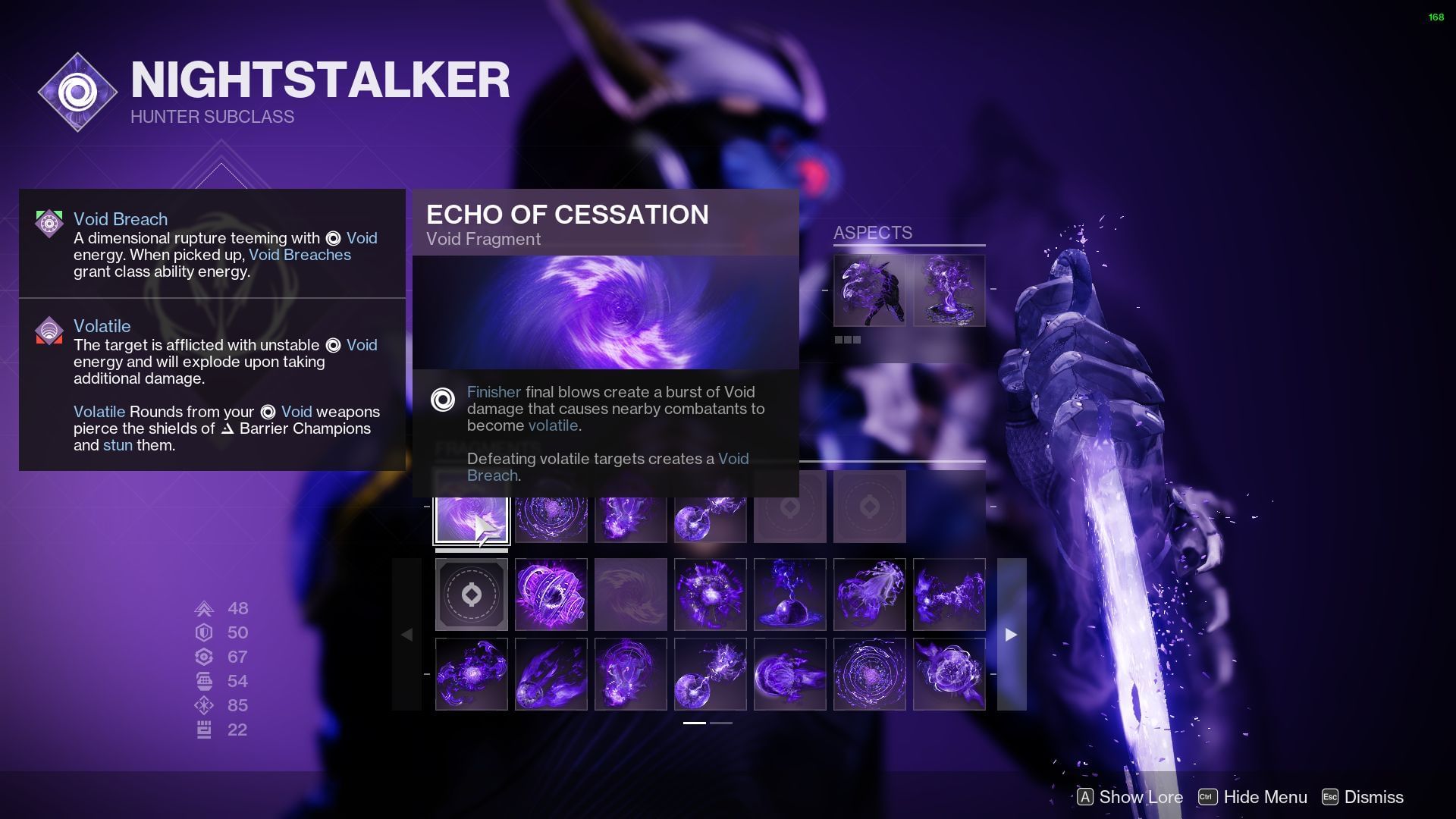
Task: Click the Recovery stat icon beside 67
Action: [203, 656]
